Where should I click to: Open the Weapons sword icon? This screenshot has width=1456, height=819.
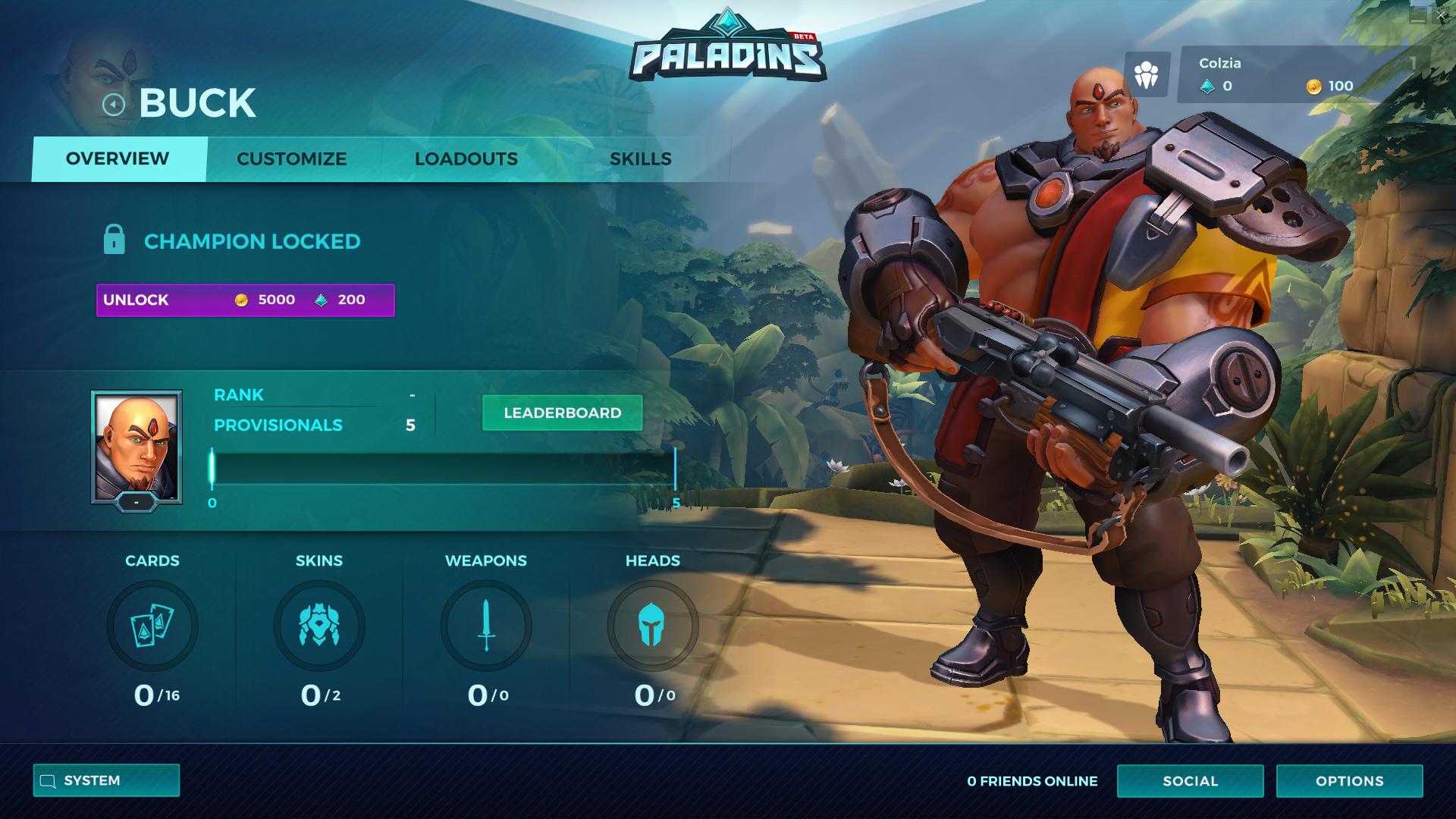(x=486, y=626)
